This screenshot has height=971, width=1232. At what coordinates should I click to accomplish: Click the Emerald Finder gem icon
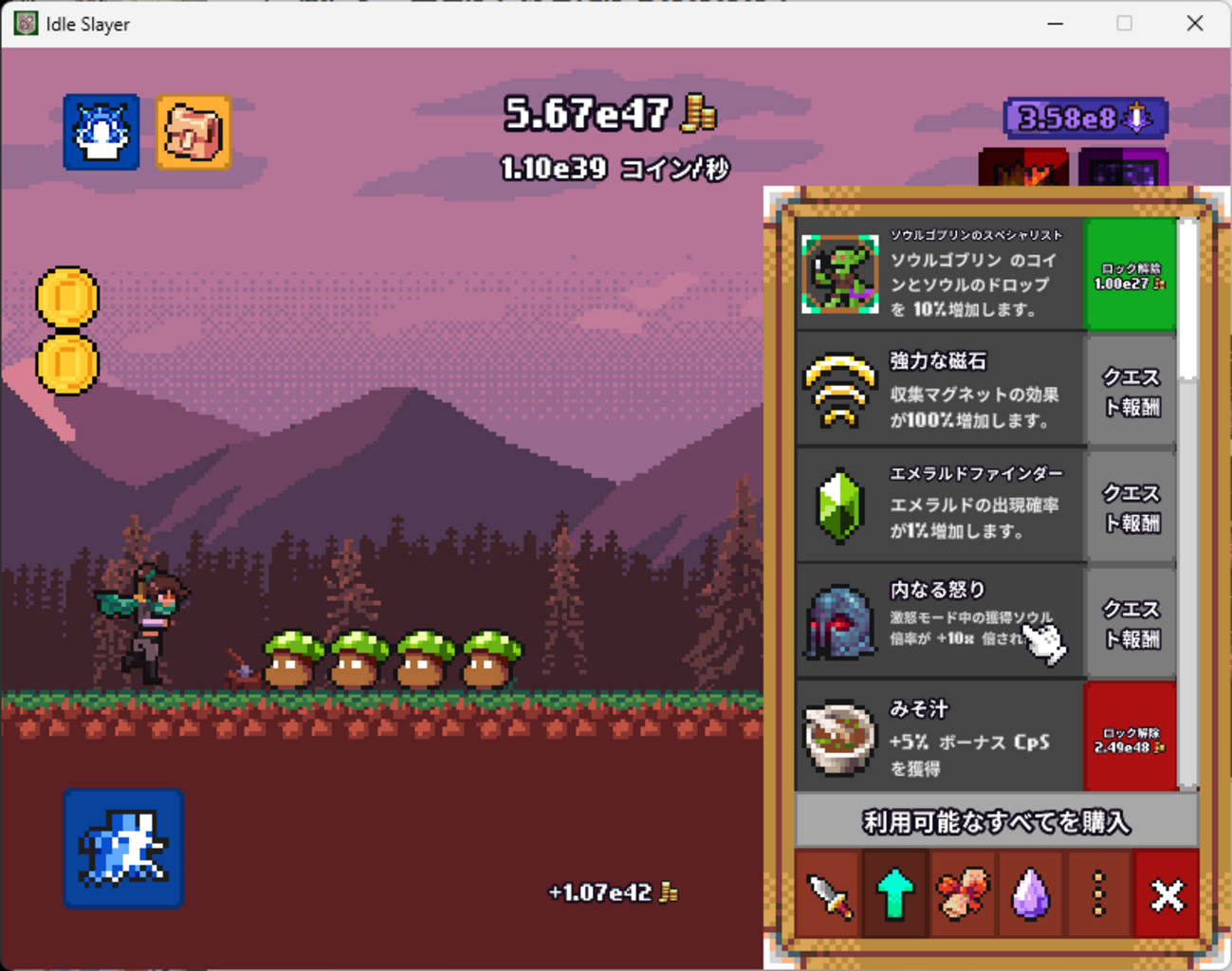pyautogui.click(x=838, y=505)
